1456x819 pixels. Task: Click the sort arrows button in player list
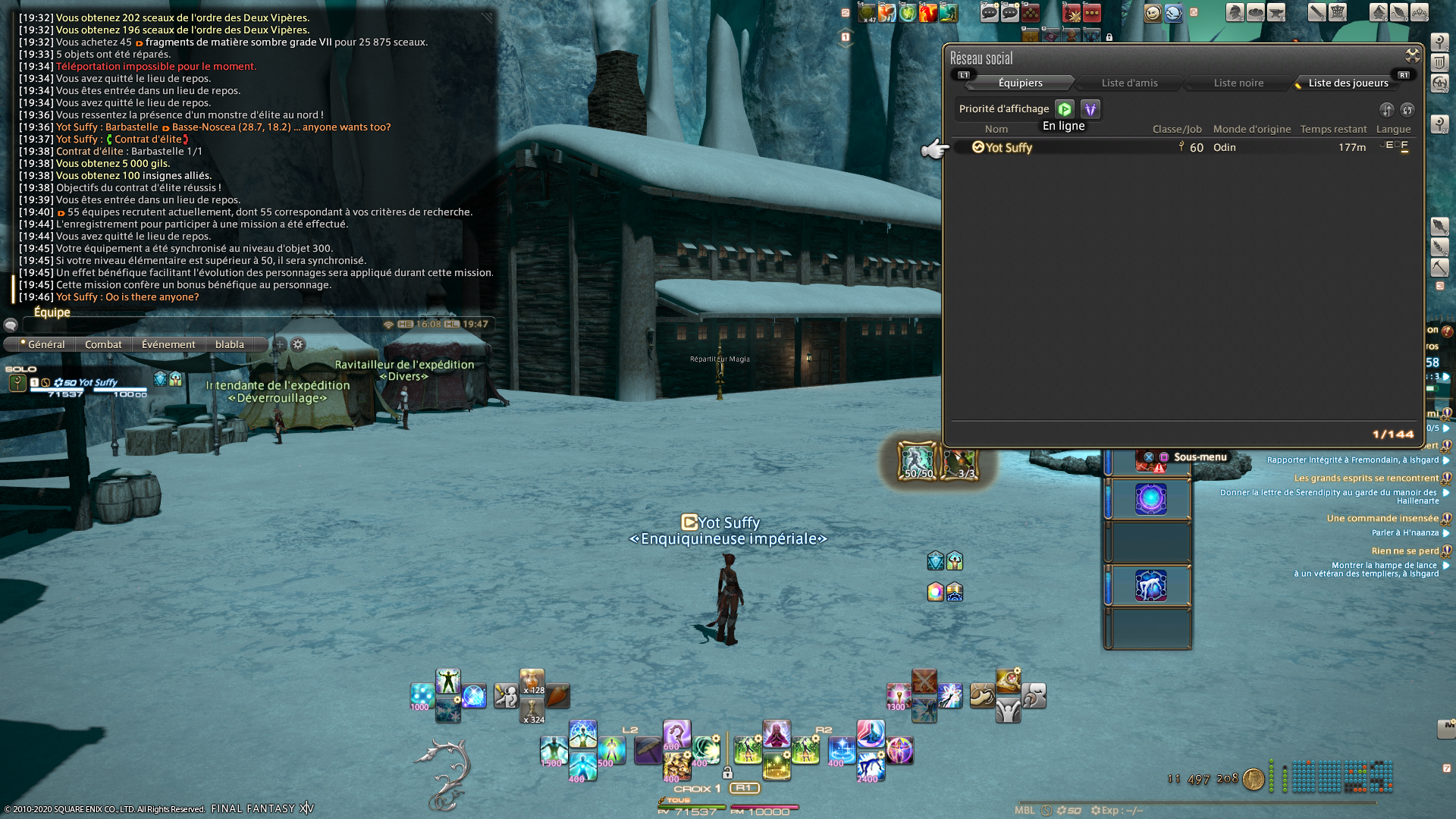(x=1386, y=110)
